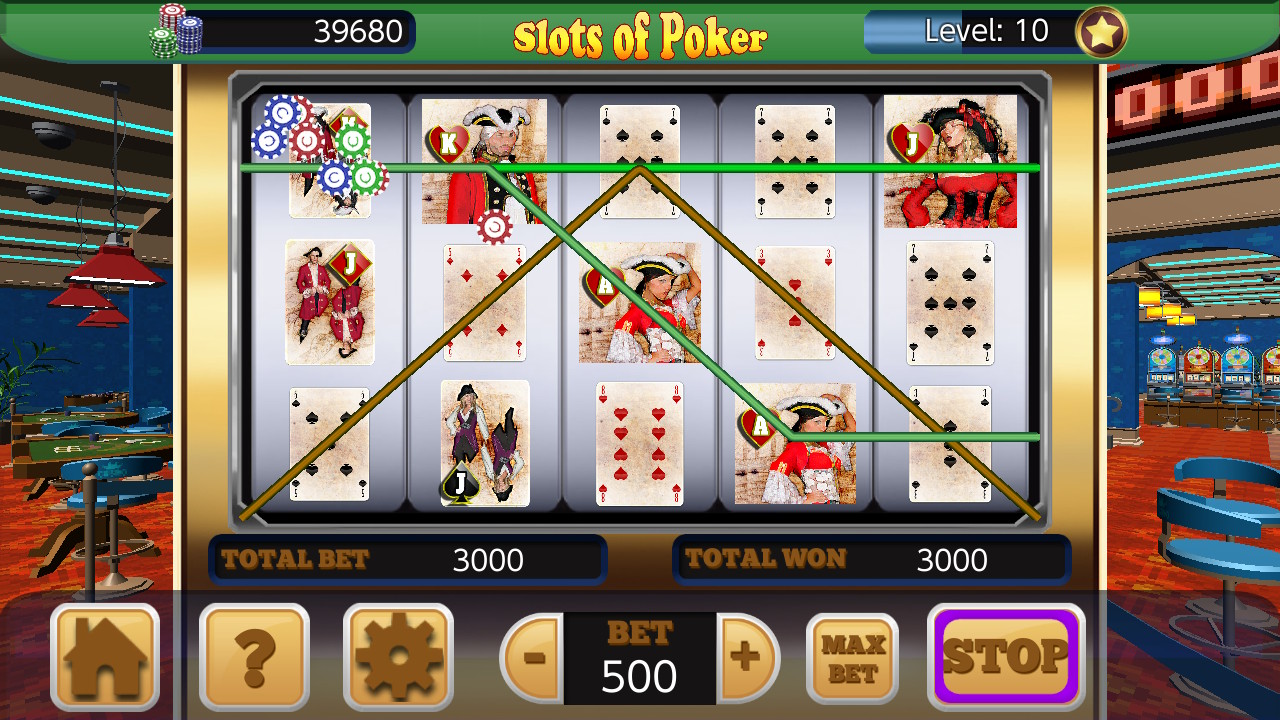Tap the Home icon
Screen dimensions: 1280x720
(105, 657)
